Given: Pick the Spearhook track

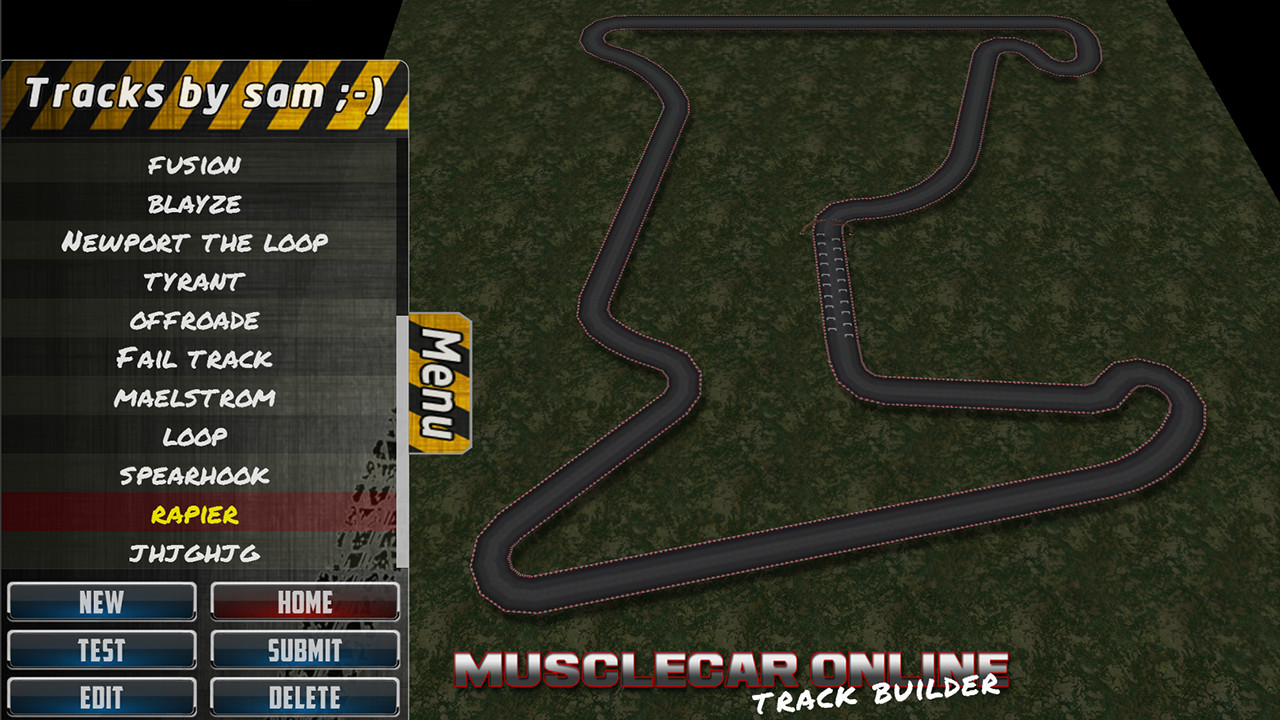Looking at the screenshot, I should click(x=197, y=476).
